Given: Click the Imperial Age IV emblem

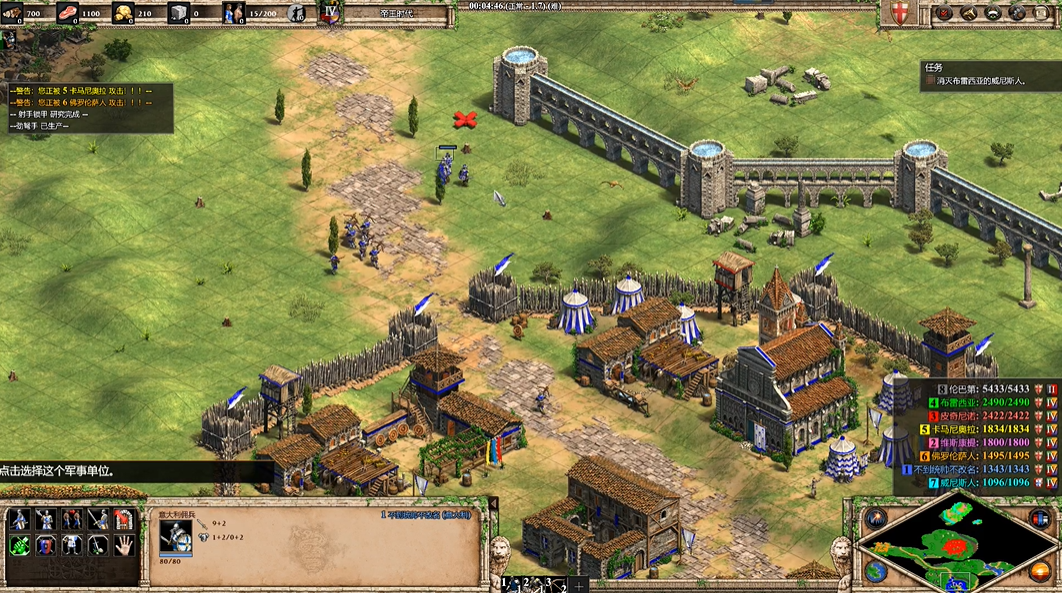Looking at the screenshot, I should (331, 13).
